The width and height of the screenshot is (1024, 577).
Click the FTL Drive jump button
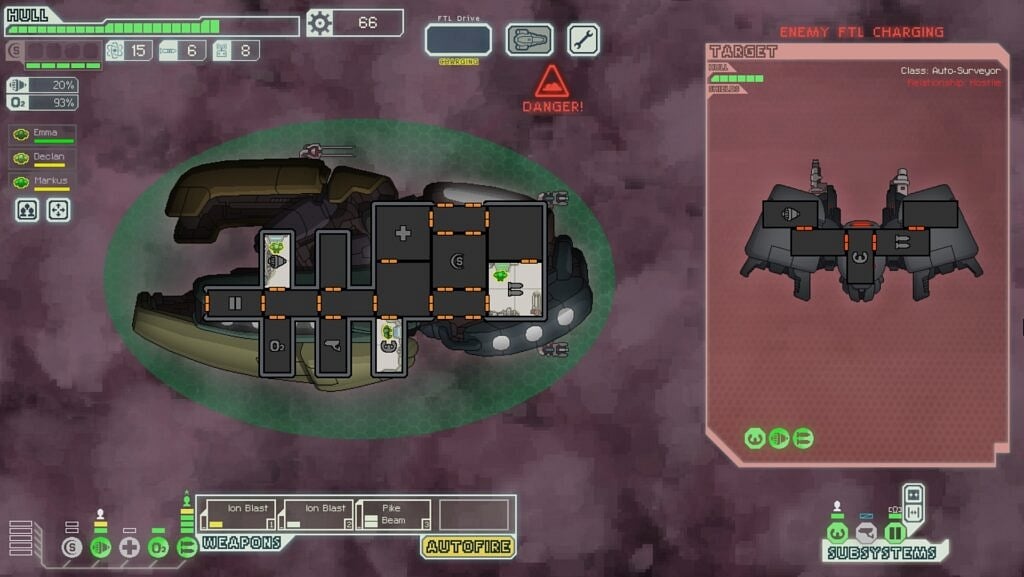tap(458, 40)
